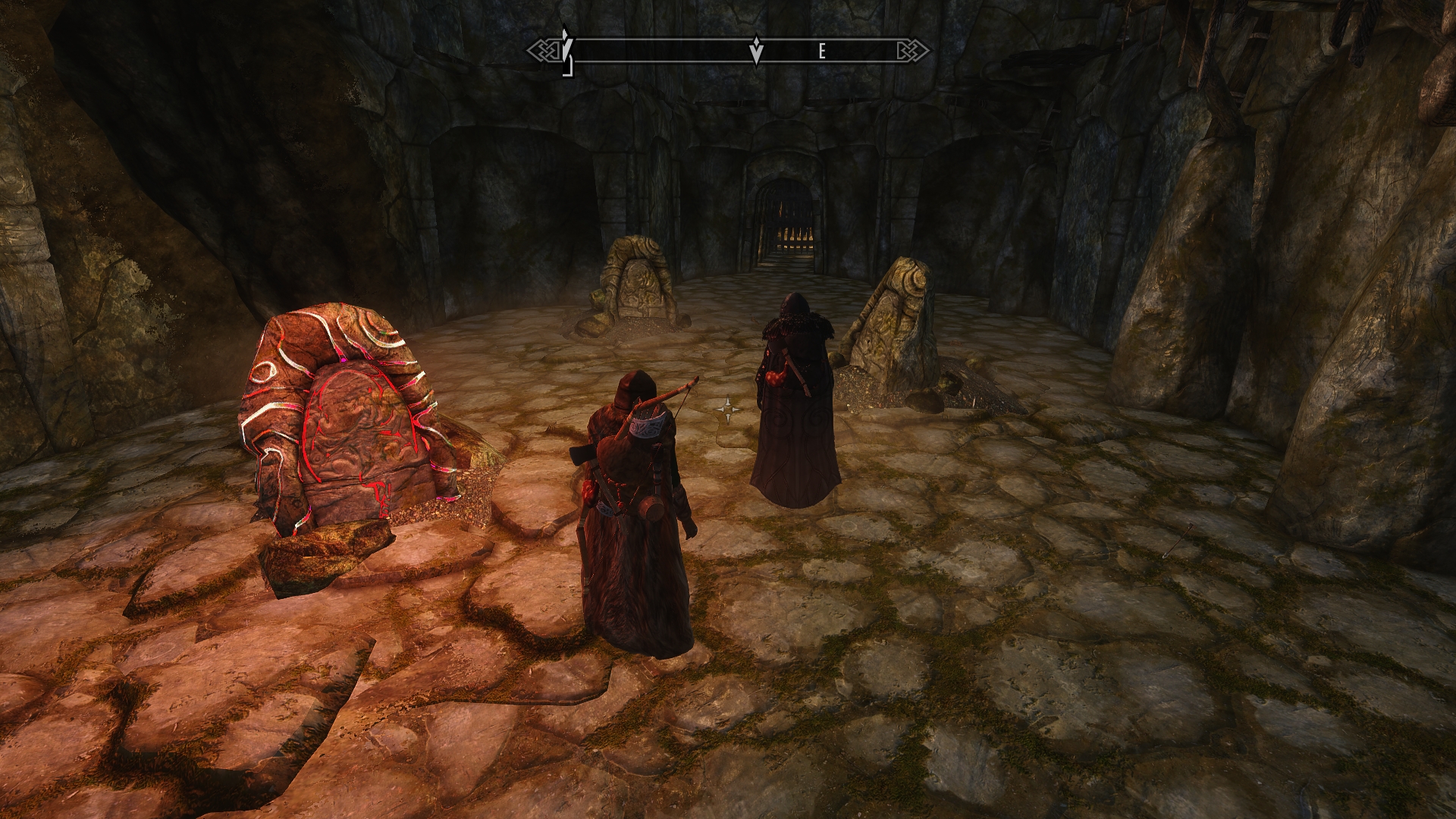Select the marker at the compass's left edge

pyautogui.click(x=566, y=50)
